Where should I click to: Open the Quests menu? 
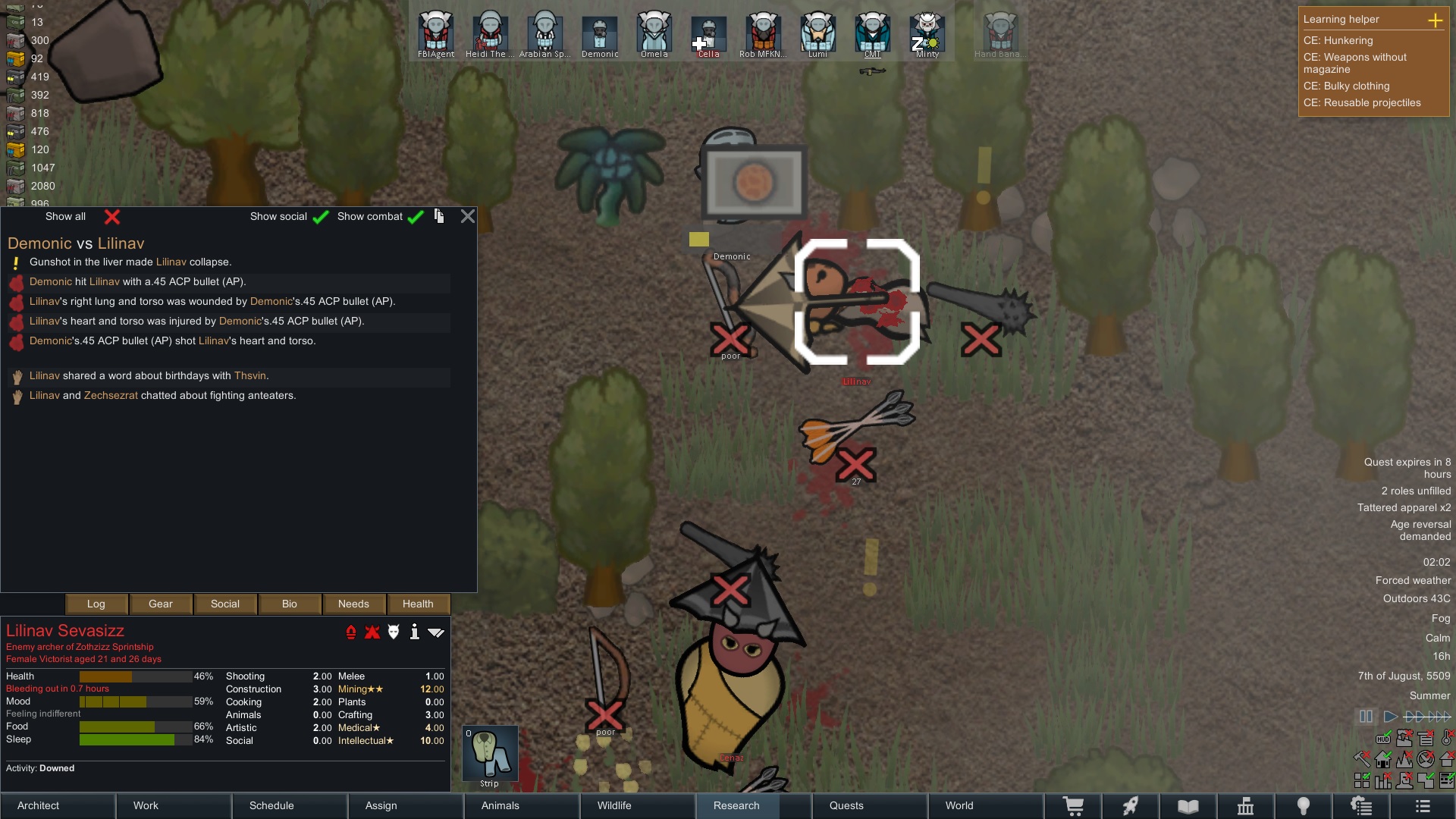868,805
